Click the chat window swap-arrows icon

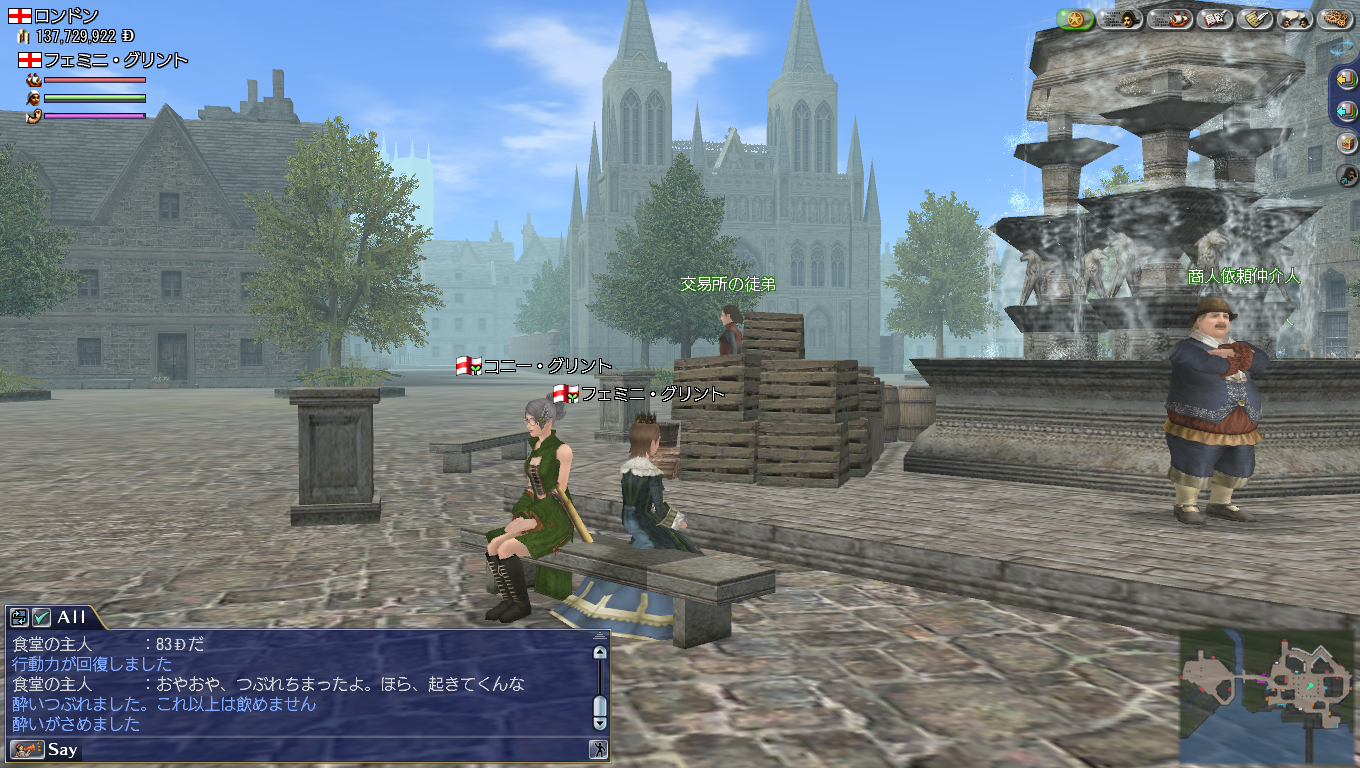[20, 618]
